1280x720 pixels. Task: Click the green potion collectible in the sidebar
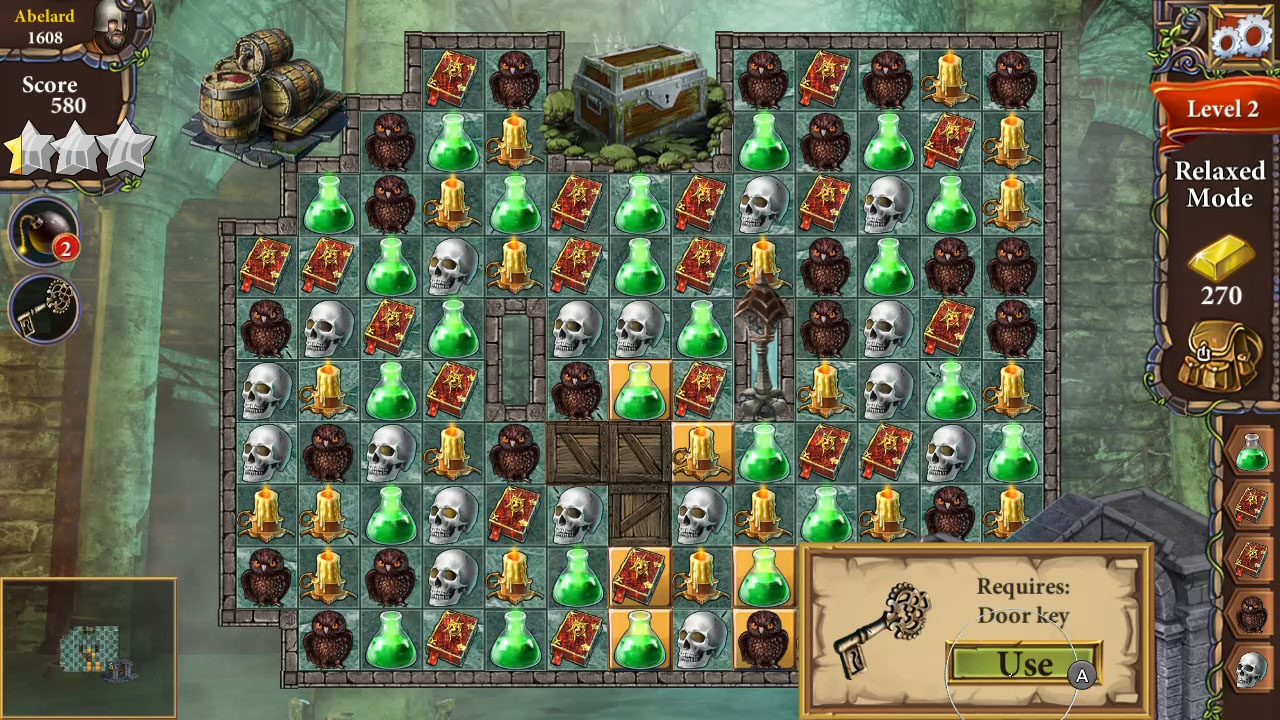pos(1253,452)
